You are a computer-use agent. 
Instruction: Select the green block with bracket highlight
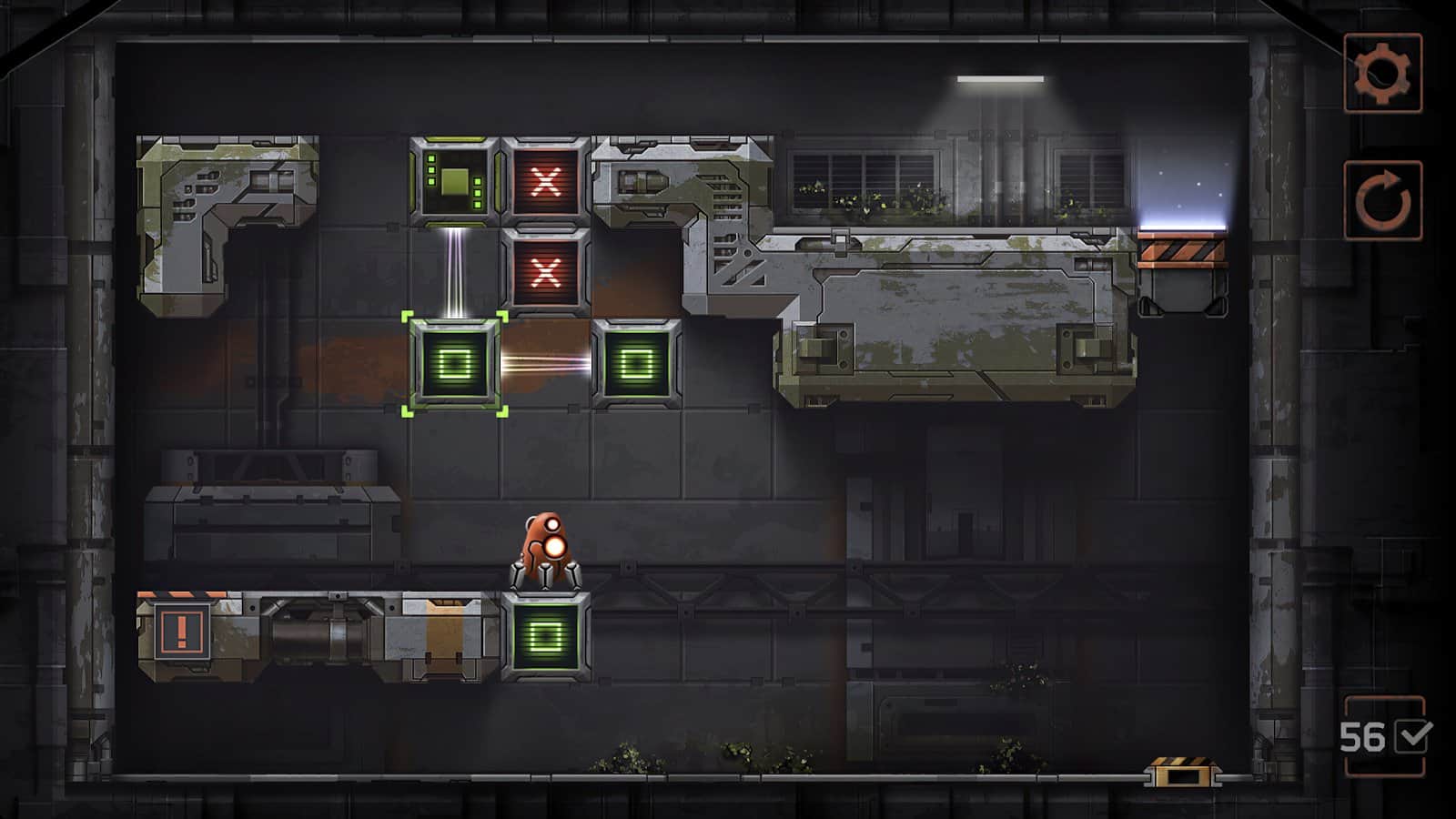(455, 364)
